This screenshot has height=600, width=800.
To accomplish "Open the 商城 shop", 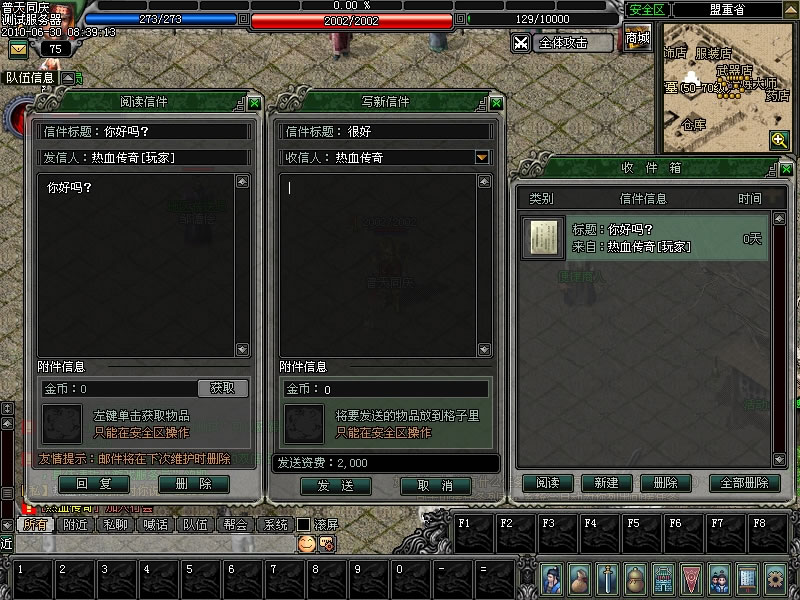I will 637,39.
